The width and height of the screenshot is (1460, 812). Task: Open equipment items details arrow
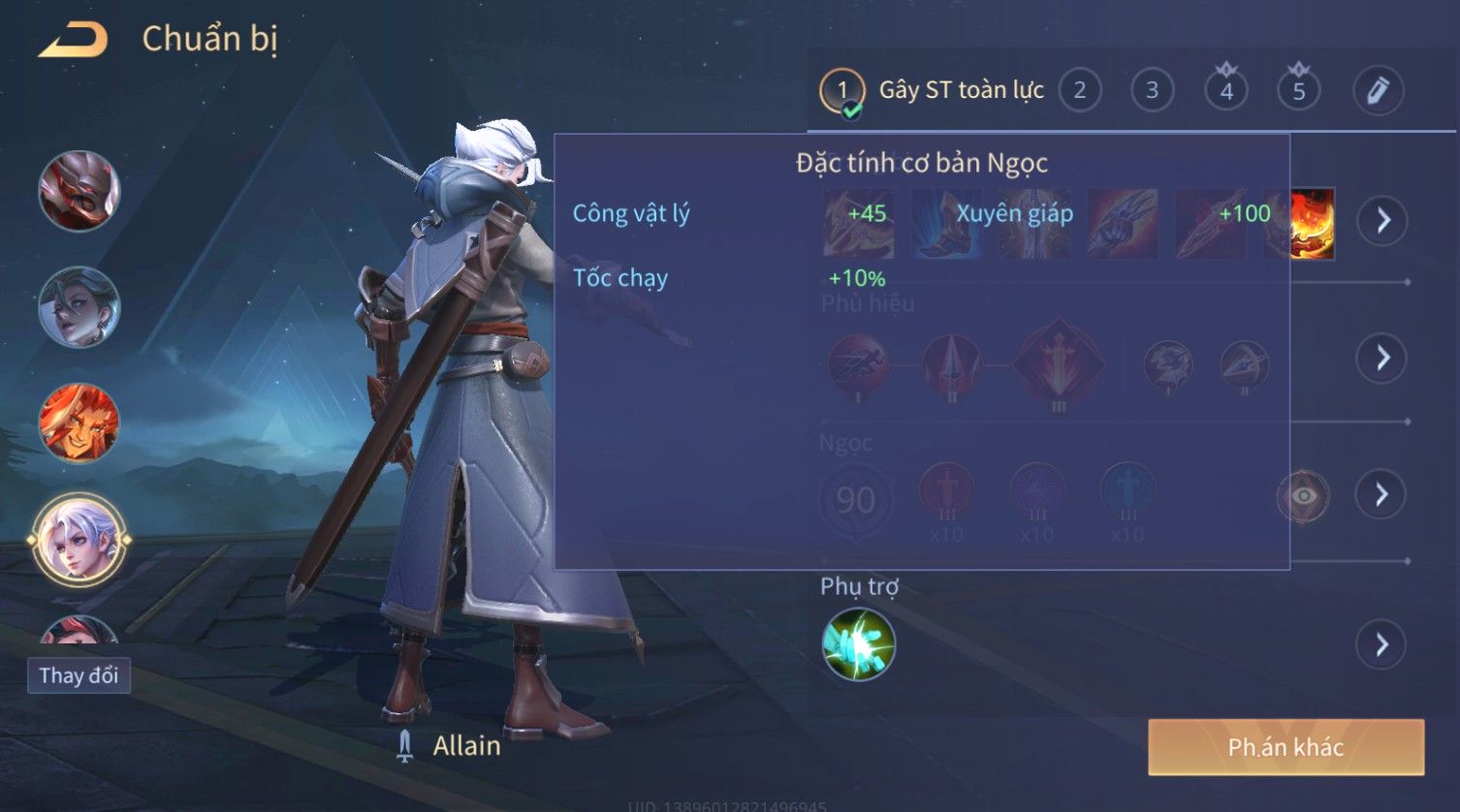tap(1382, 221)
